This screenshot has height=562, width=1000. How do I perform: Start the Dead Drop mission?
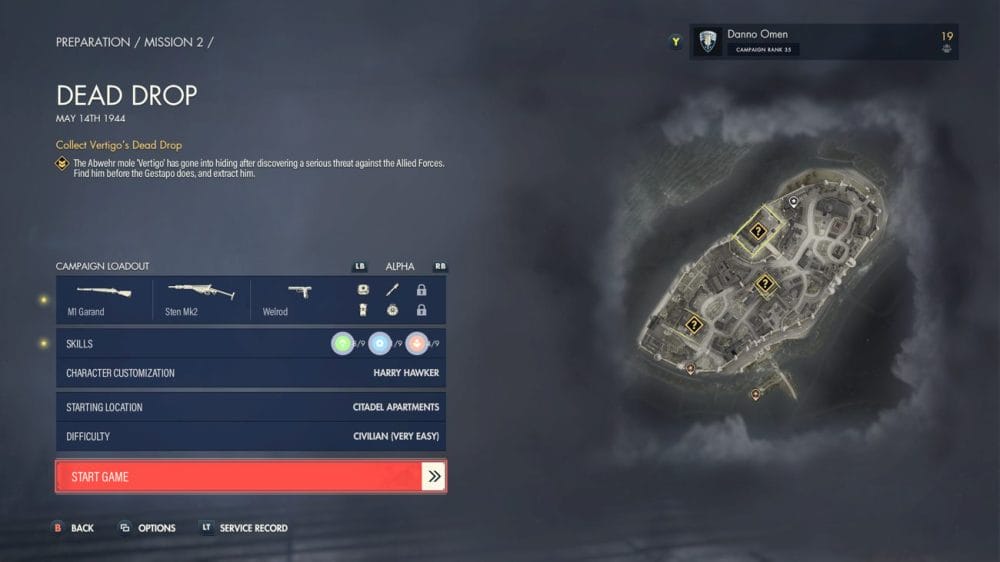pos(250,477)
